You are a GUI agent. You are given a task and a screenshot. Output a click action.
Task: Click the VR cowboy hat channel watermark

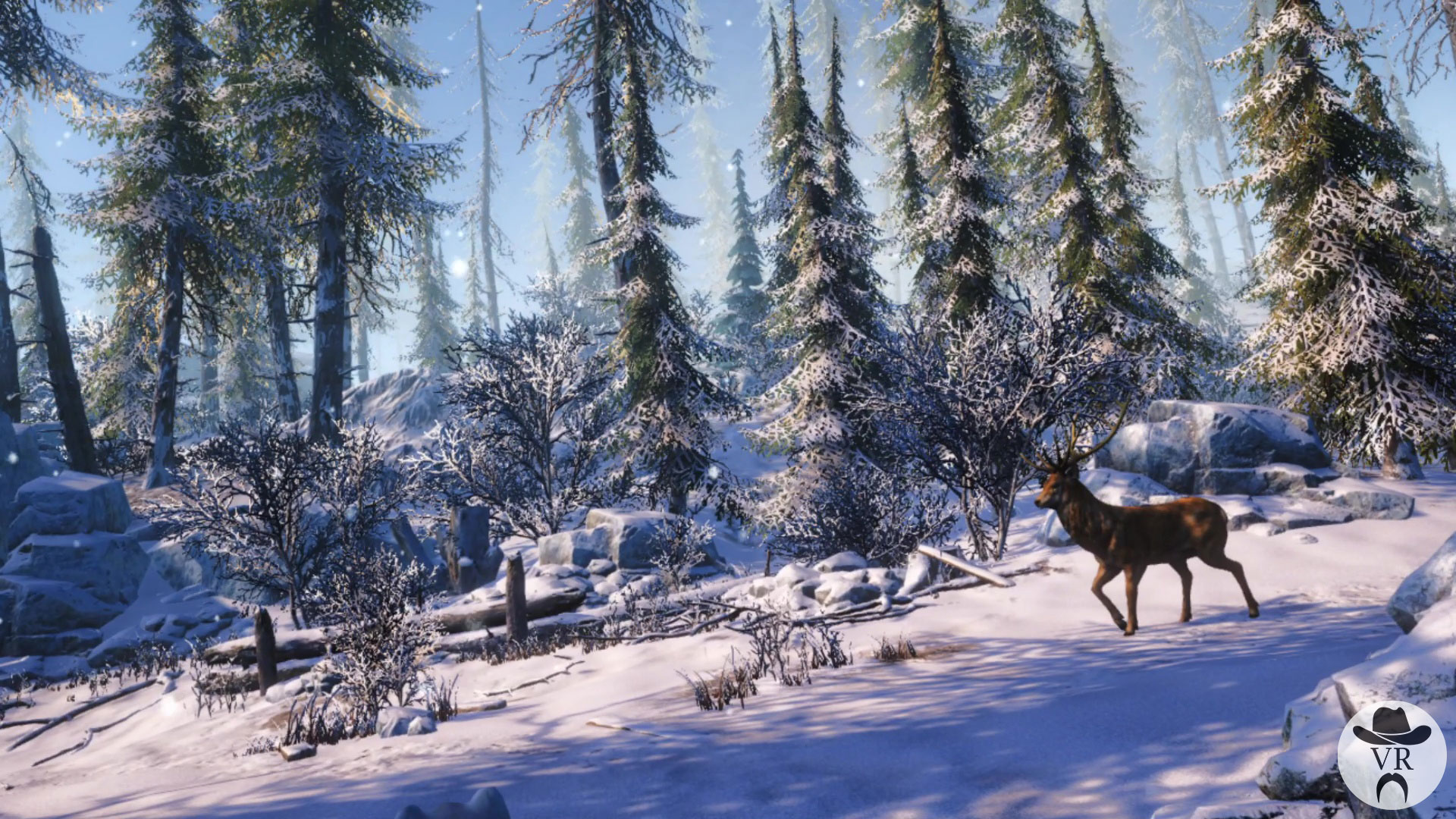(1392, 755)
